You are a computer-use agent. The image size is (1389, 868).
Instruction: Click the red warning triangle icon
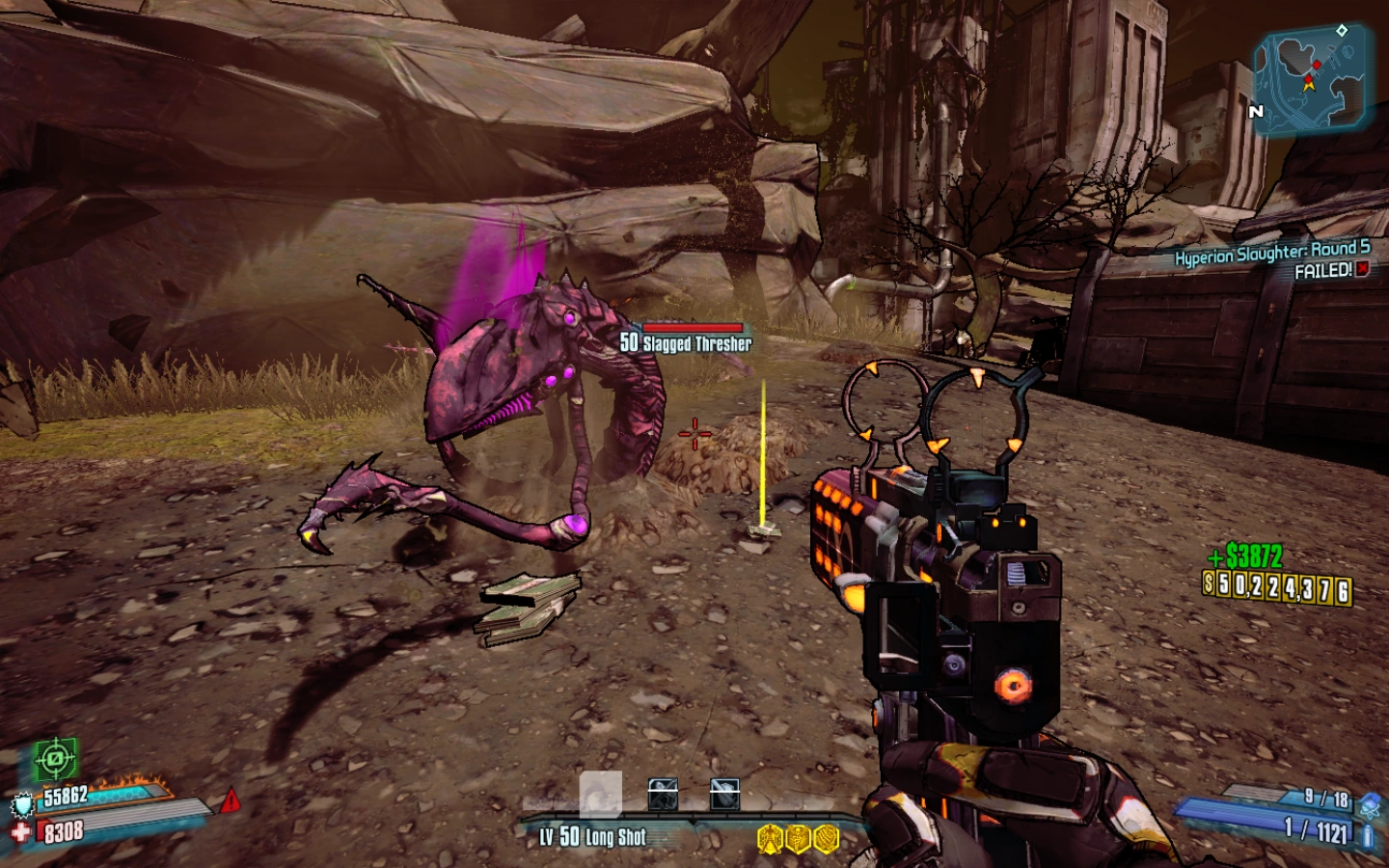pos(231,800)
